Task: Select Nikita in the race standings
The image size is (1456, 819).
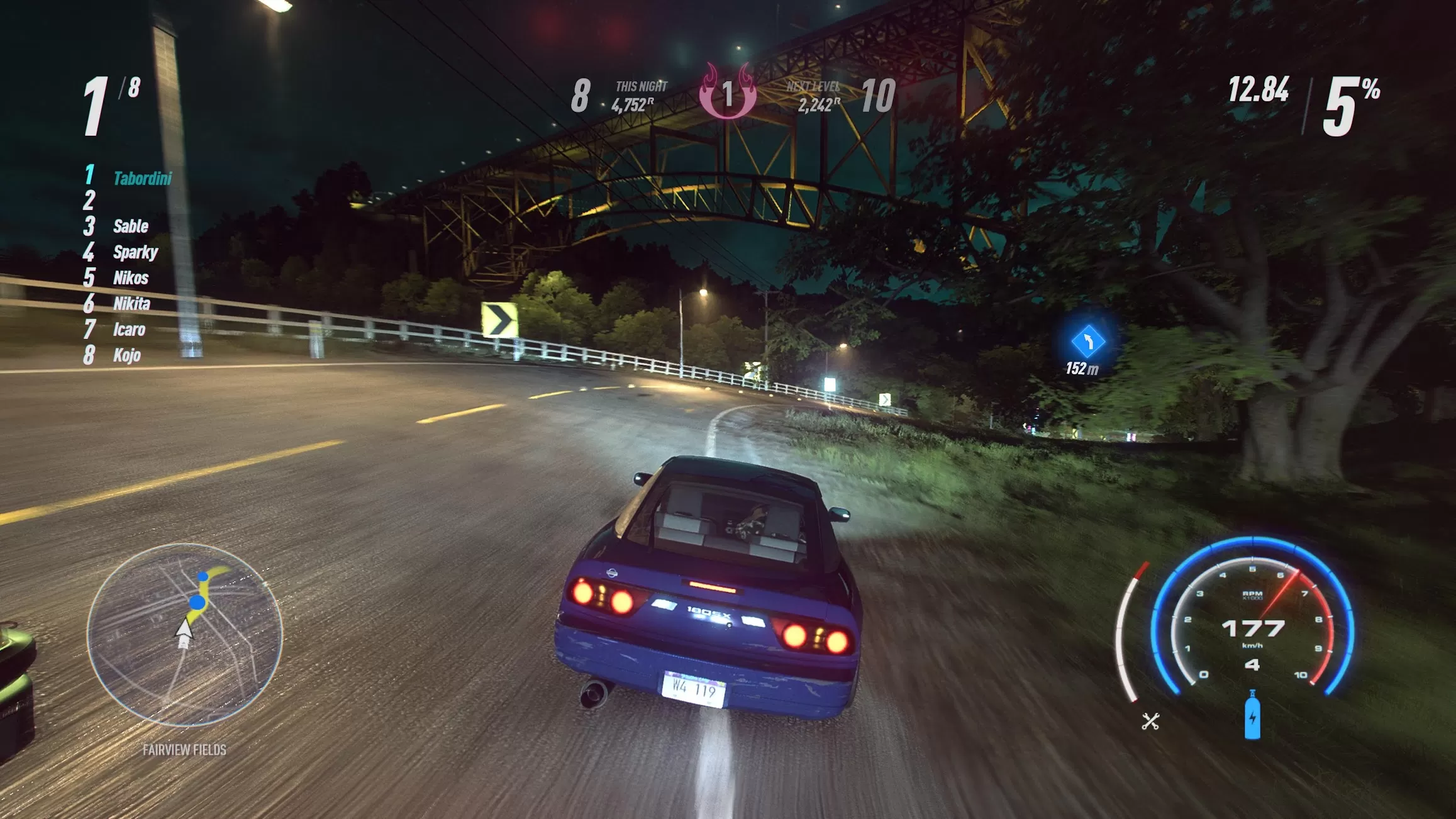Action: 131,304
